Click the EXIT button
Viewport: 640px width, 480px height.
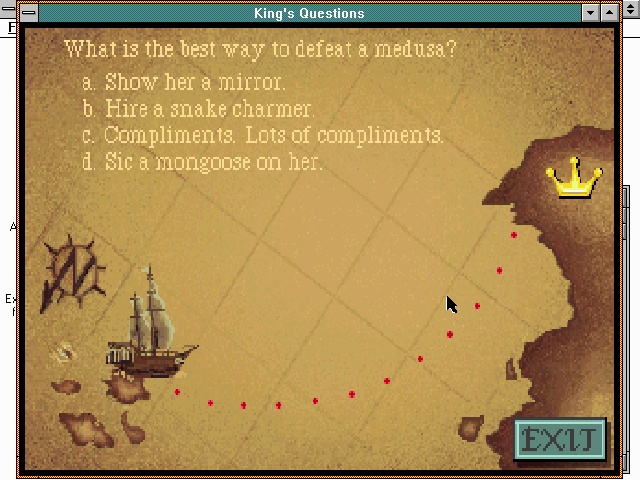click(561, 439)
